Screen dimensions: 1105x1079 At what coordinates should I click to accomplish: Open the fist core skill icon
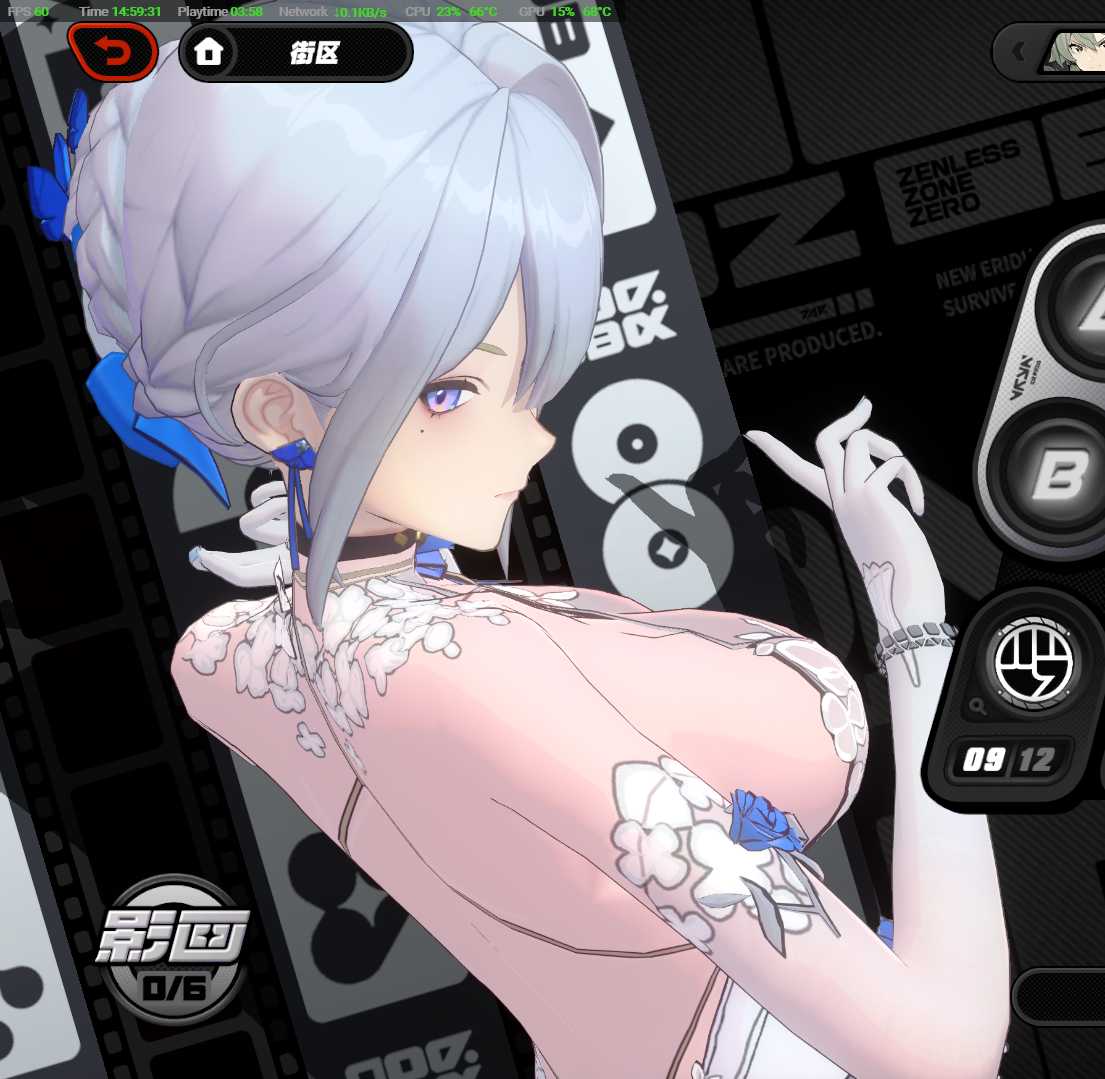(x=1033, y=663)
